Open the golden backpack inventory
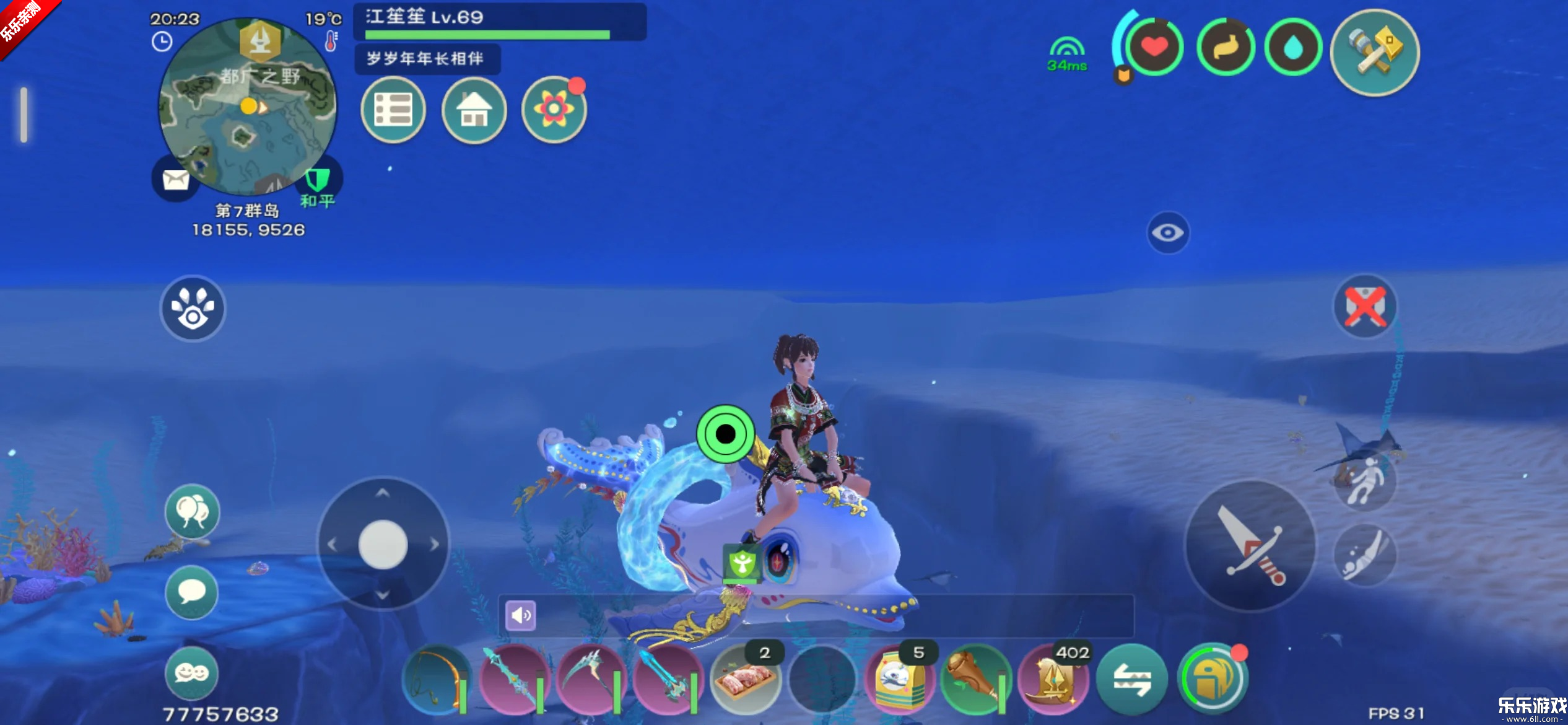The height and width of the screenshot is (725, 1568). point(1211,680)
